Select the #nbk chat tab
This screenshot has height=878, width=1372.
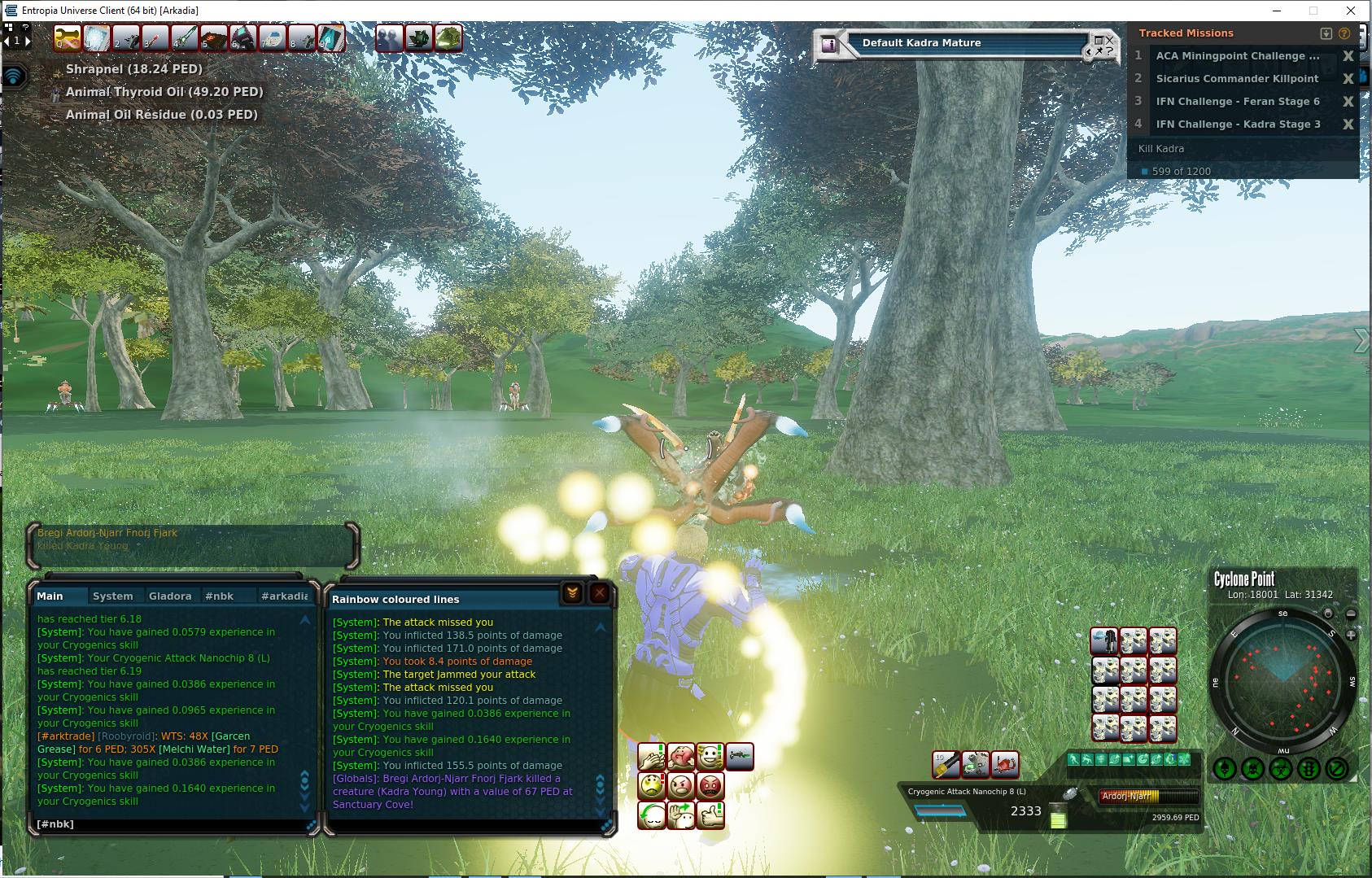point(219,596)
